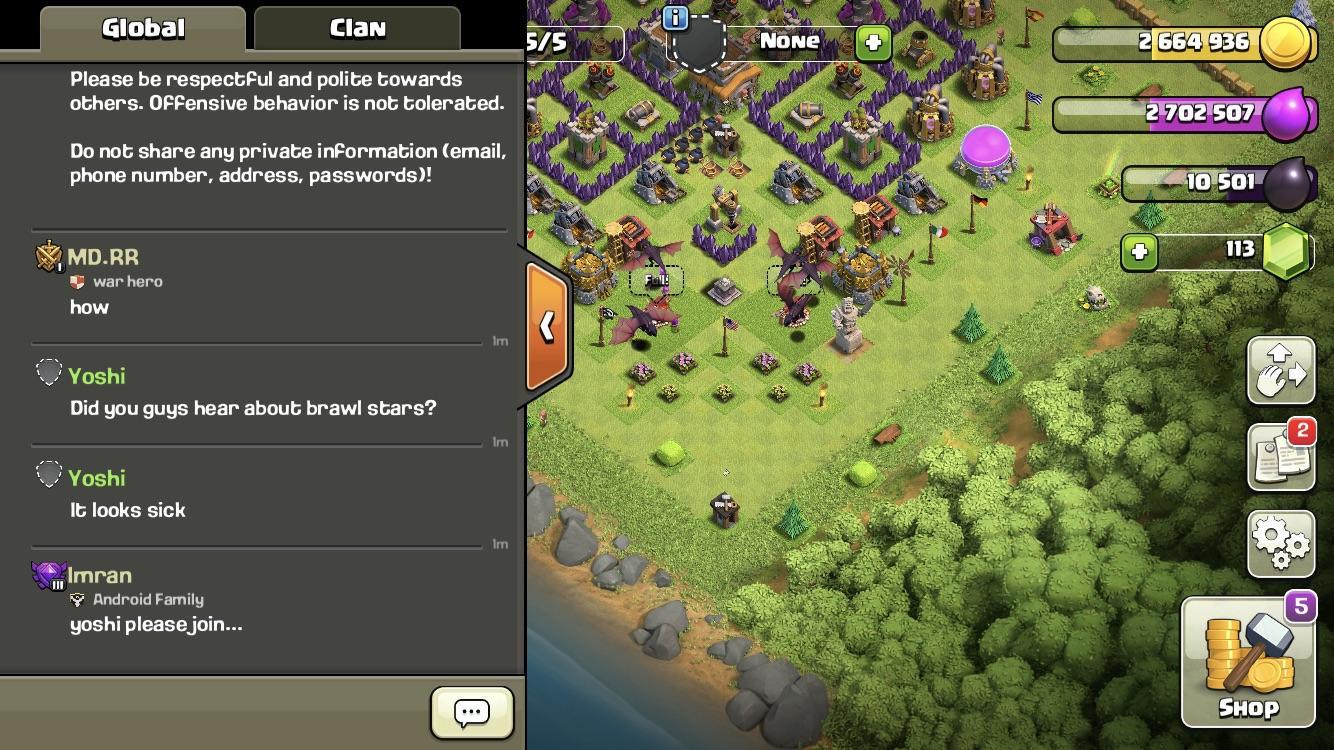Screen dimensions: 1334x750
Task: Tap the plus beside the None war banner
Action: coord(873,42)
